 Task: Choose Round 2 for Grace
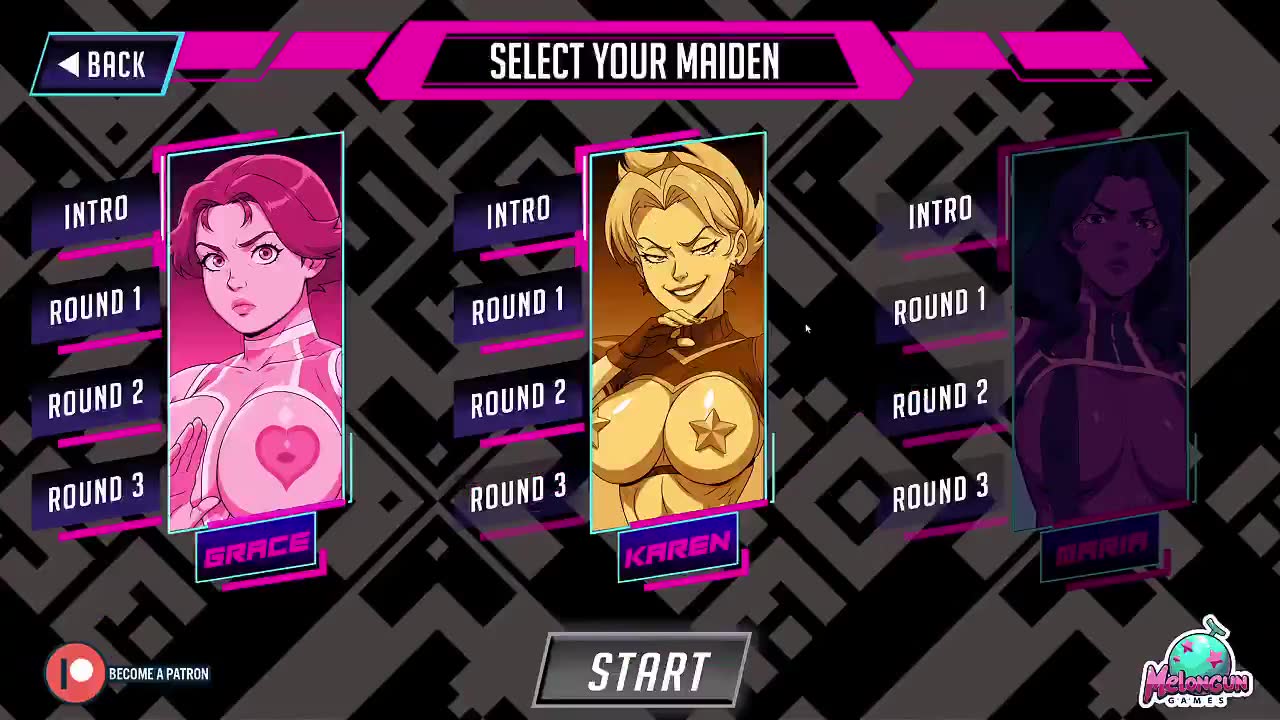pyautogui.click(x=96, y=399)
